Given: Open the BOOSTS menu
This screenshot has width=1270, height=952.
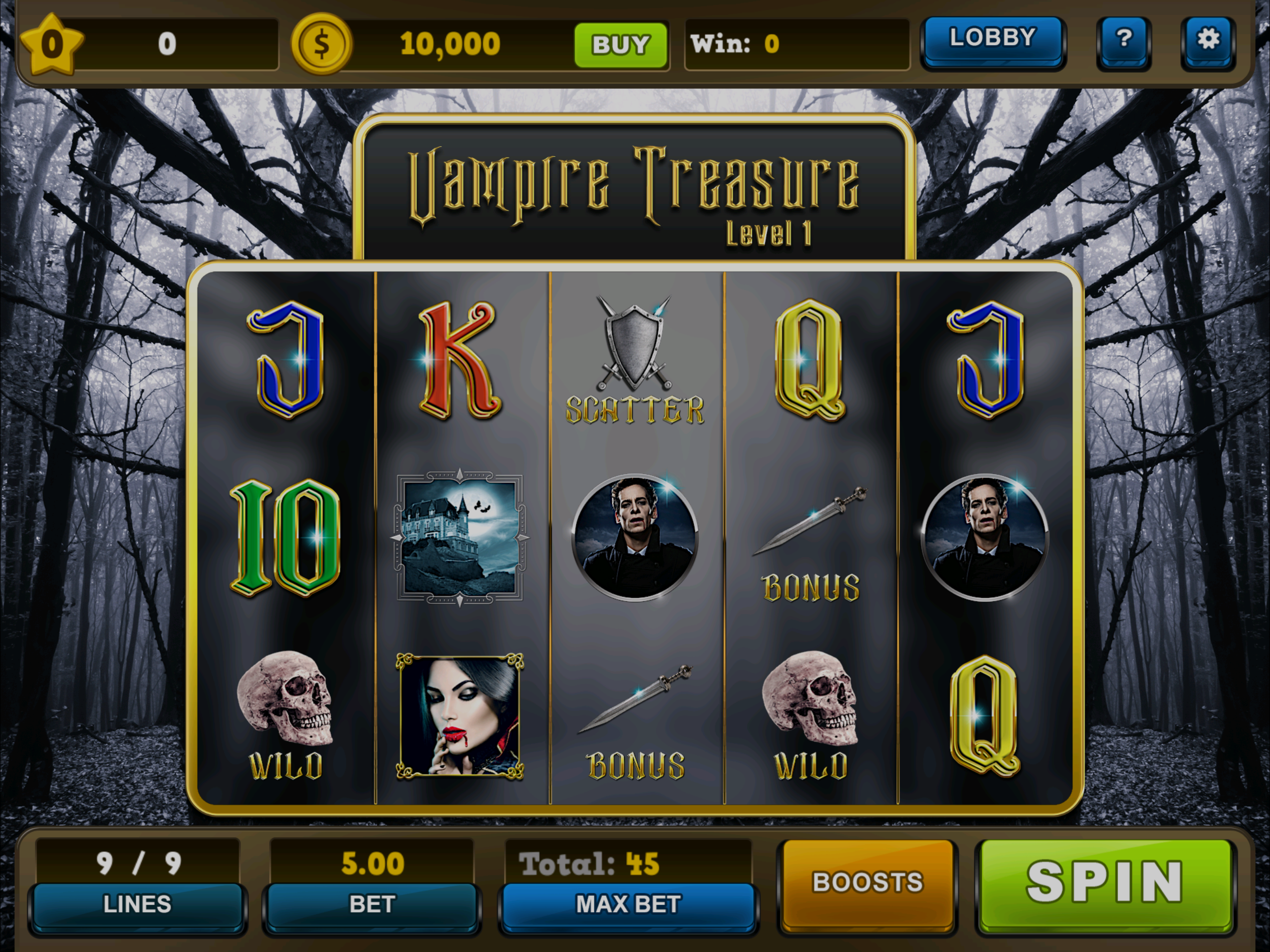Looking at the screenshot, I should click(x=867, y=883).
